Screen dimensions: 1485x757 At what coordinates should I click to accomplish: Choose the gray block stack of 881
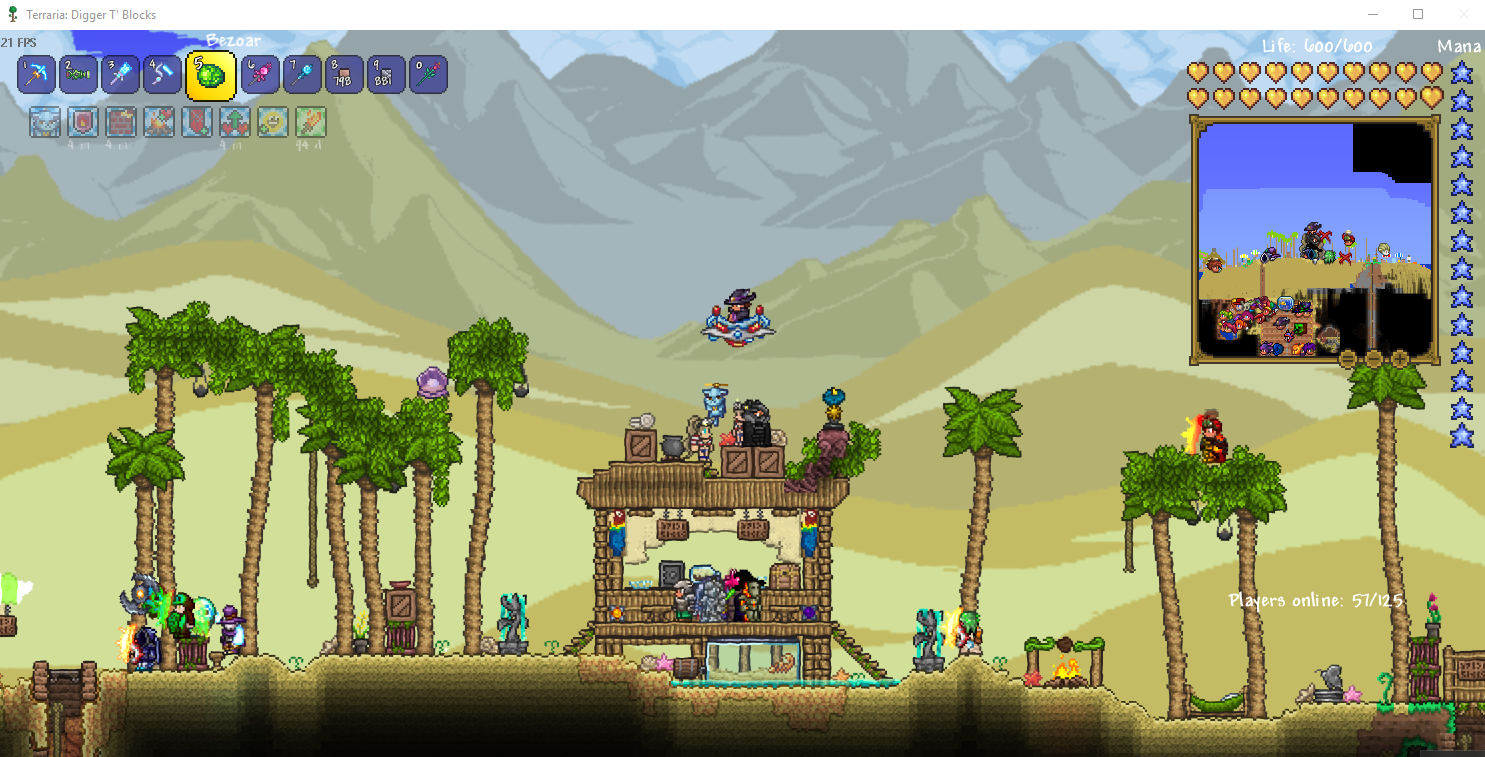pos(386,75)
